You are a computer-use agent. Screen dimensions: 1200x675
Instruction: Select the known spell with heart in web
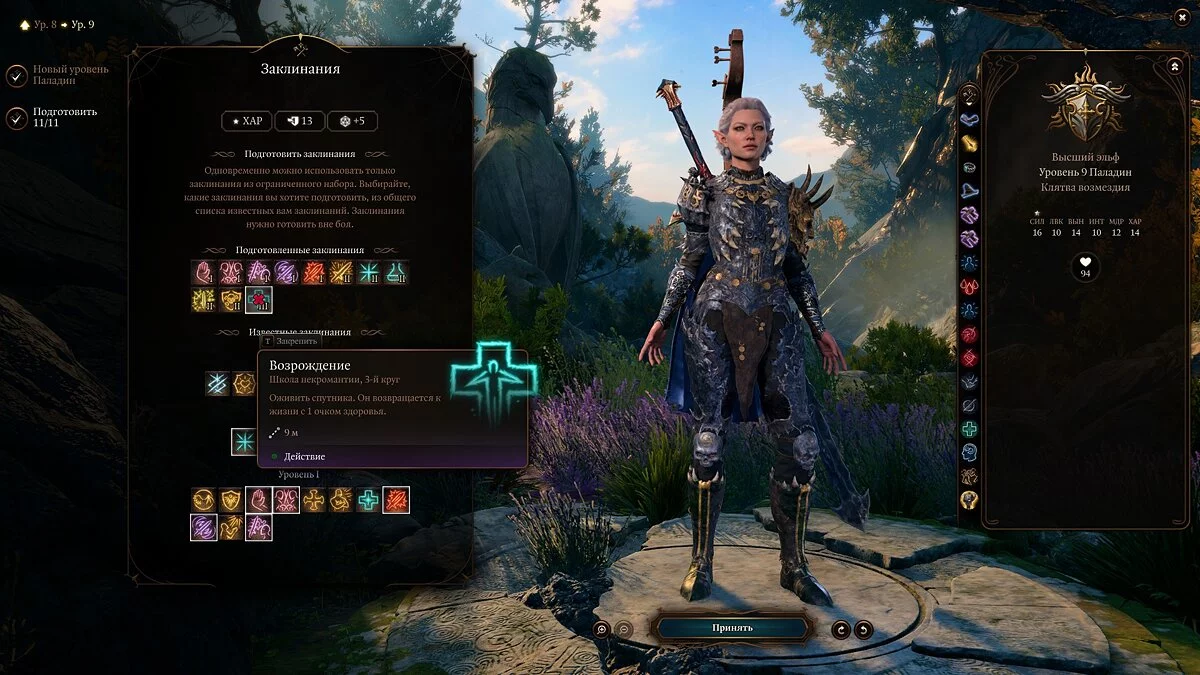(x=244, y=384)
